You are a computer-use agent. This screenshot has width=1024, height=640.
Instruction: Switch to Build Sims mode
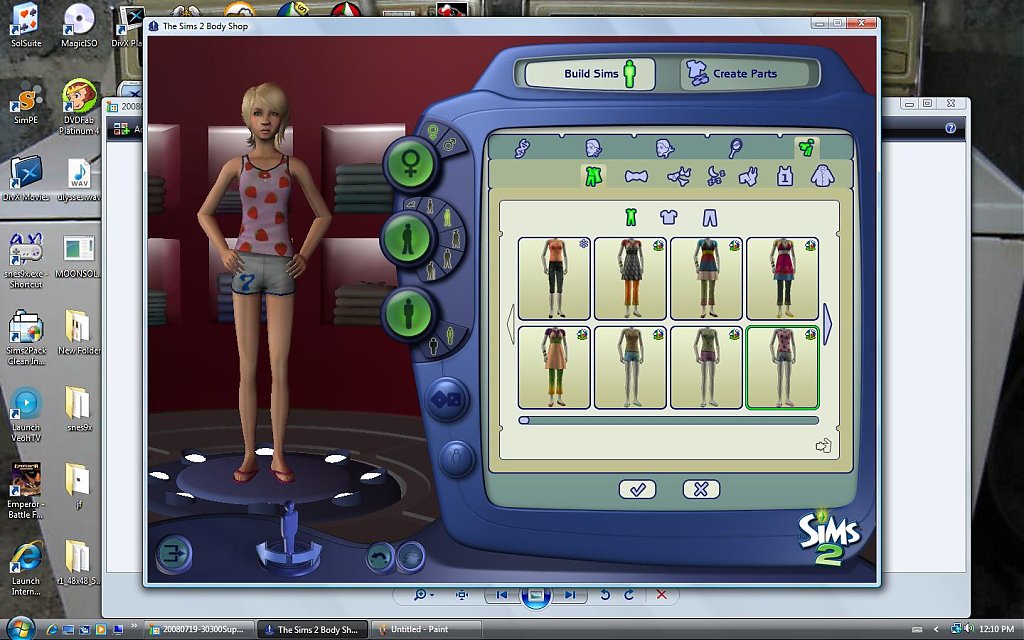590,73
